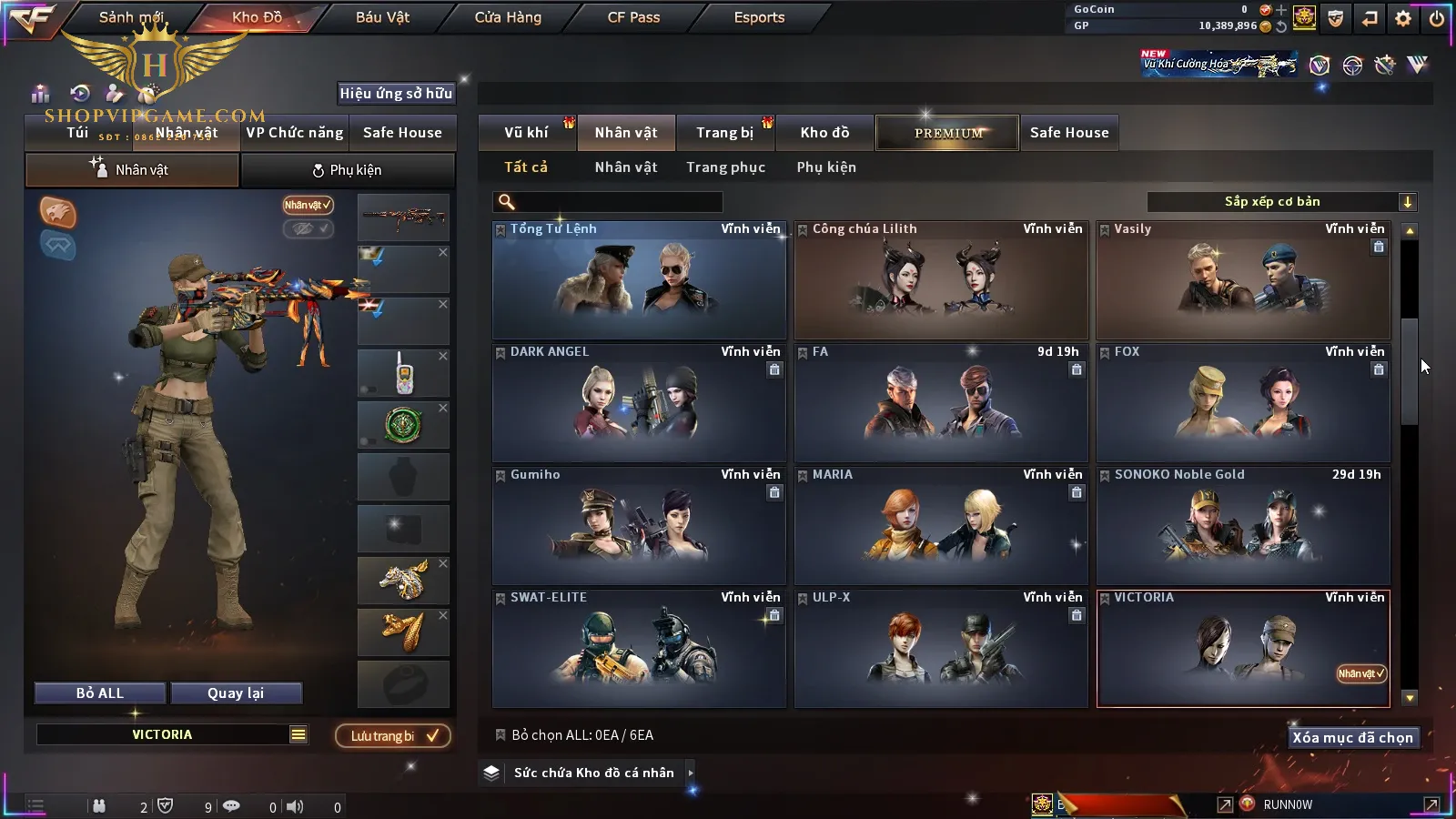Go to the CF Pass menu

pos(633,17)
